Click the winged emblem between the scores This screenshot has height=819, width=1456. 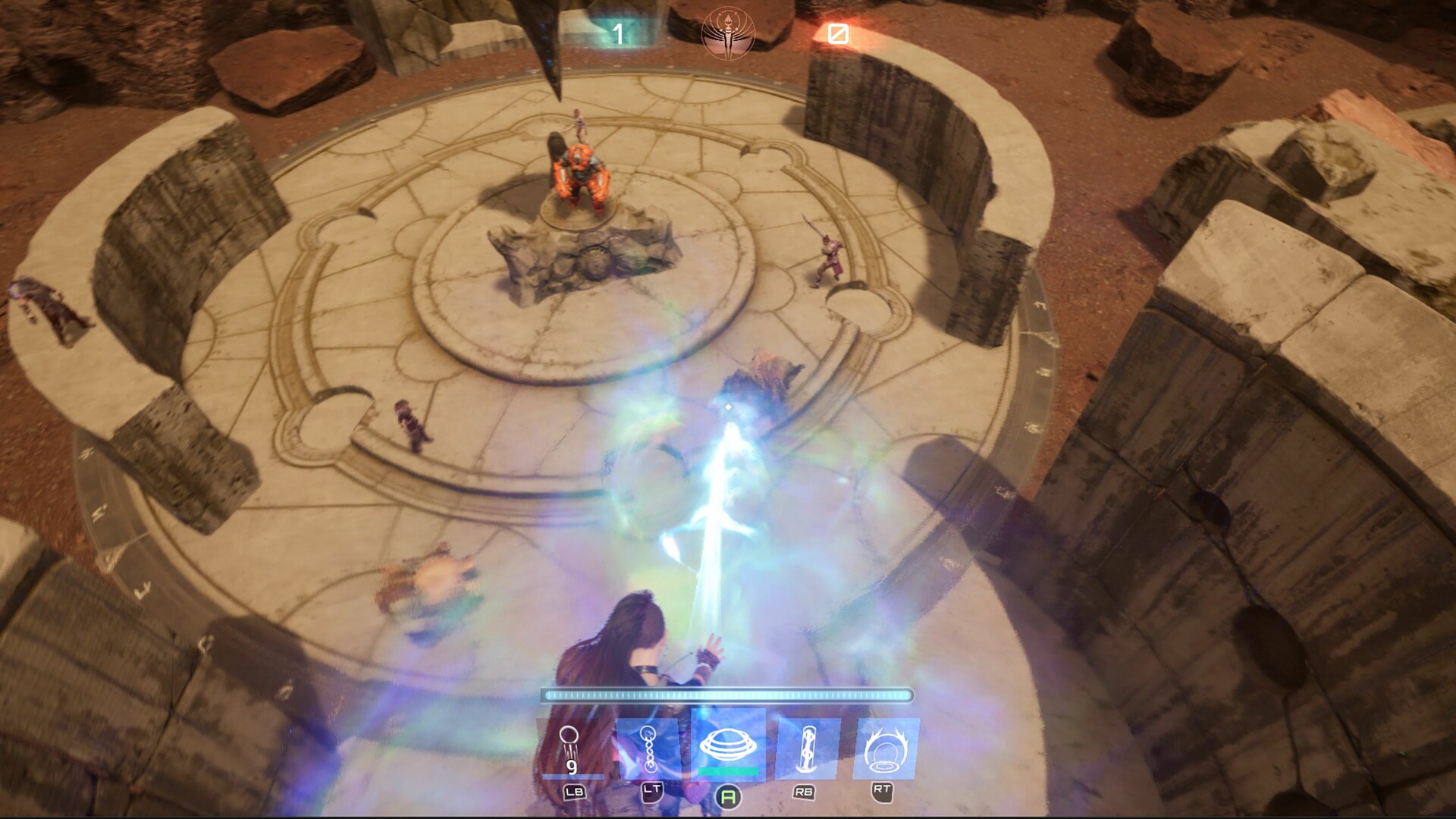click(x=728, y=33)
